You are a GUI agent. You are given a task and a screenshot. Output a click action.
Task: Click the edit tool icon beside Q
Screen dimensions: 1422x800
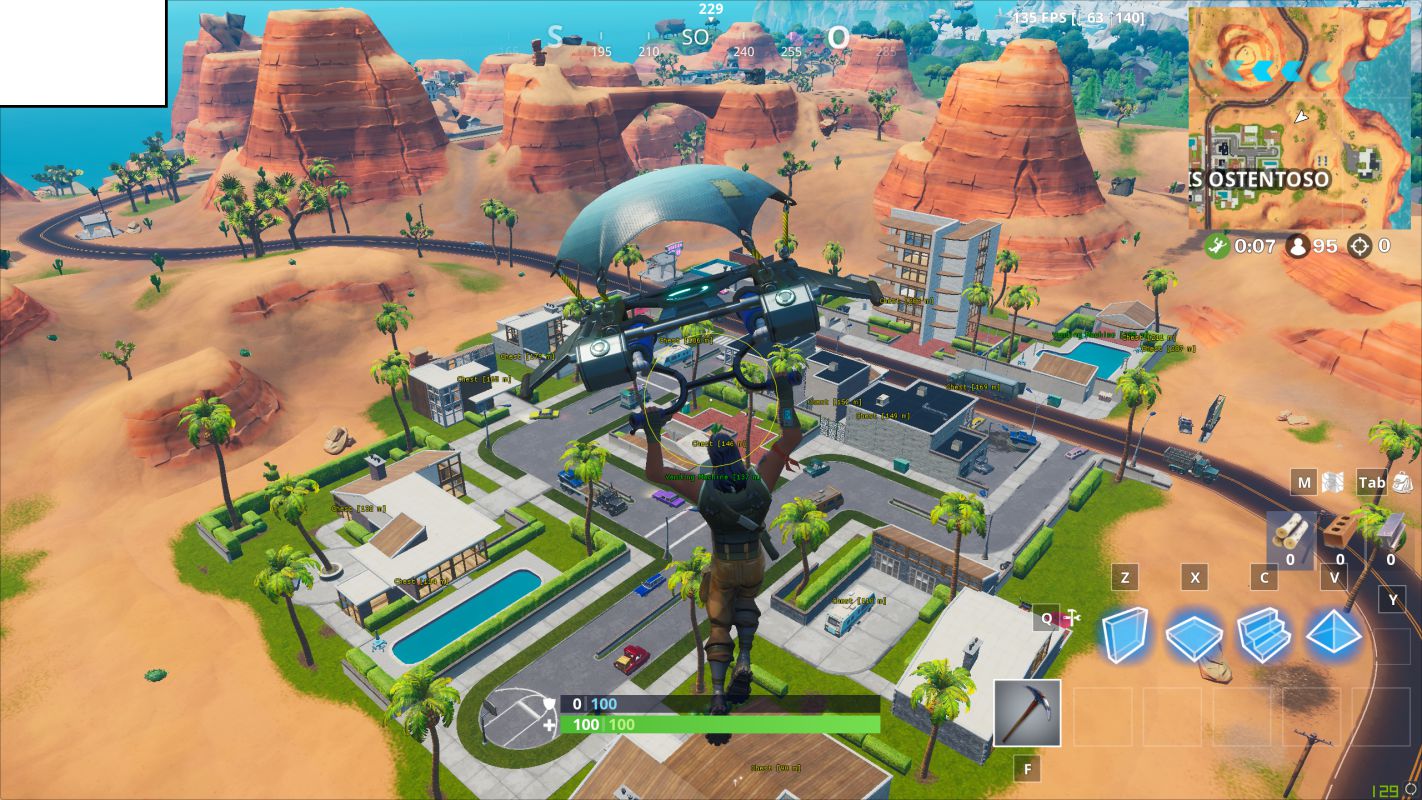click(1071, 617)
